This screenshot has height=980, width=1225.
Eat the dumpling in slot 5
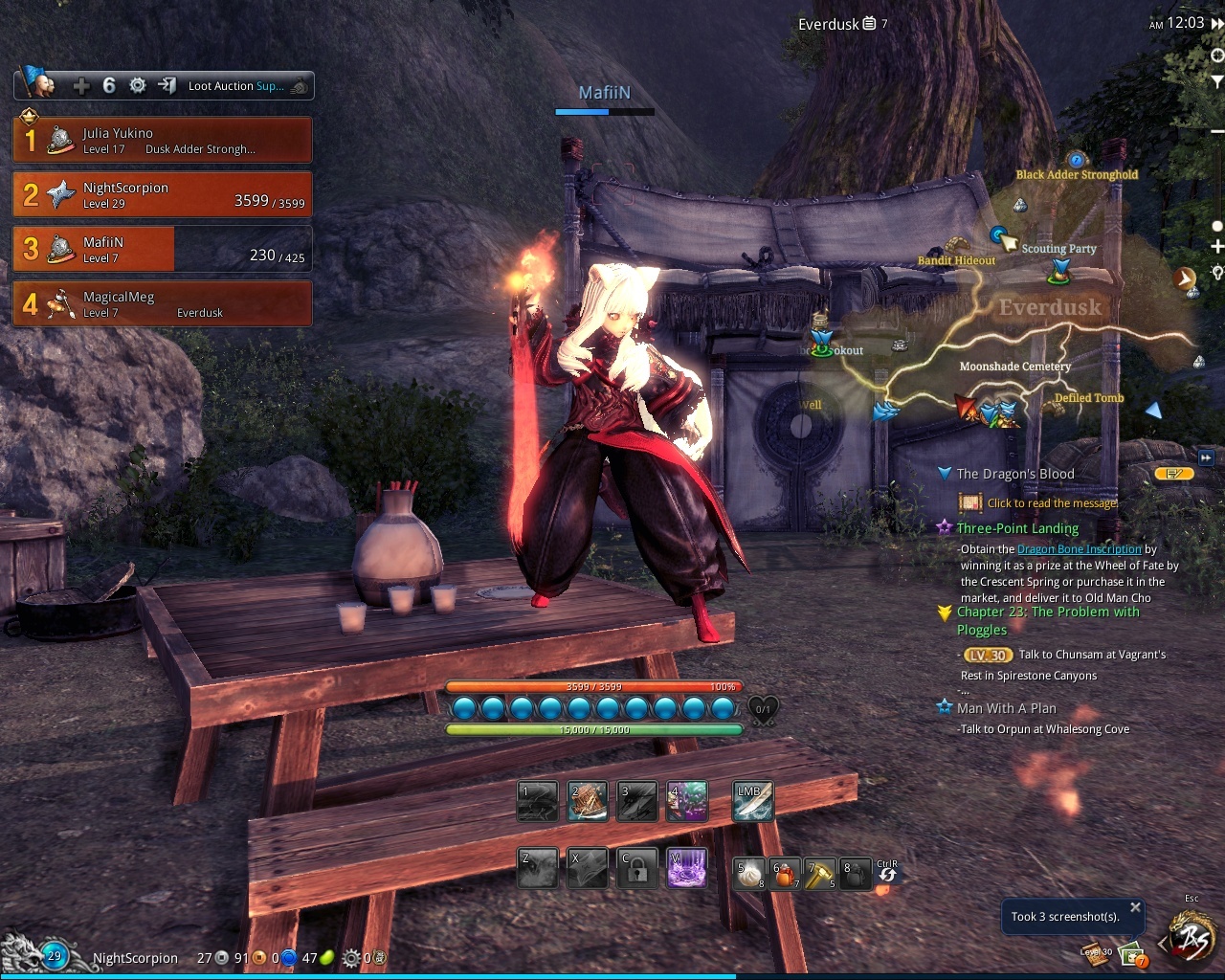coord(748,873)
